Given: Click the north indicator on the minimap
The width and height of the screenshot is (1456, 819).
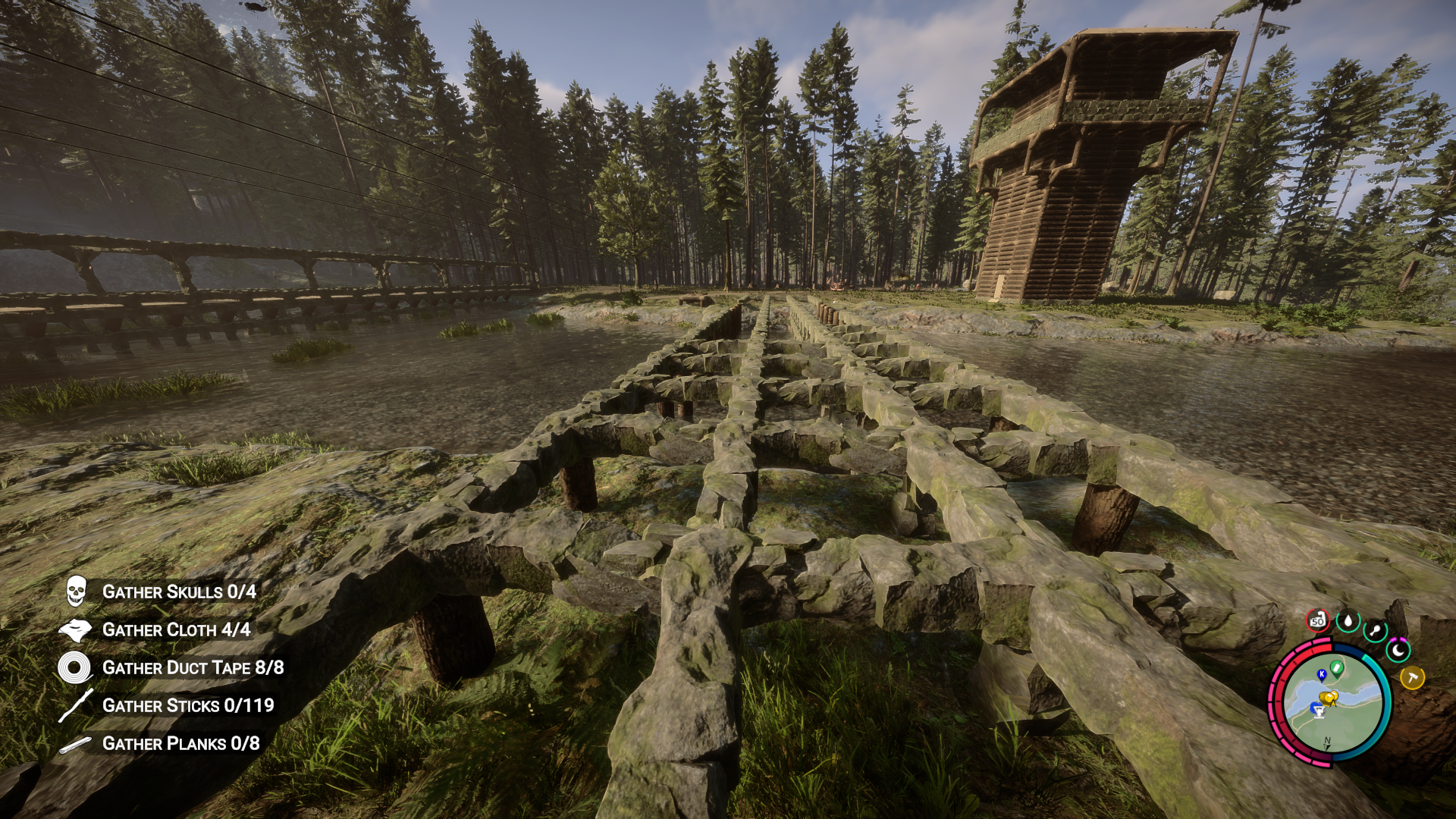Looking at the screenshot, I should tap(1326, 742).
